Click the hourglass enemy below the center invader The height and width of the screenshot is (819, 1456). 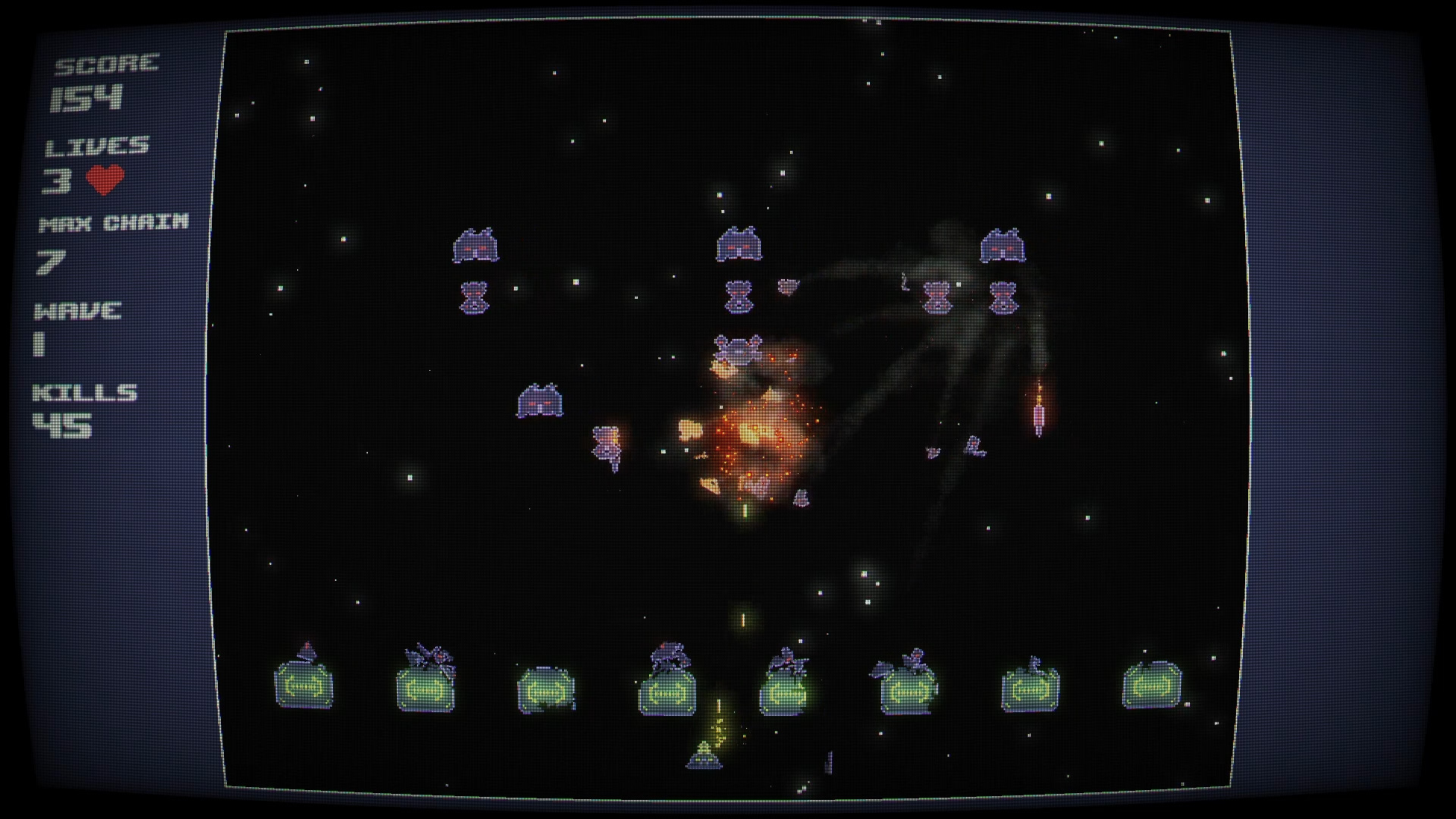click(x=739, y=296)
